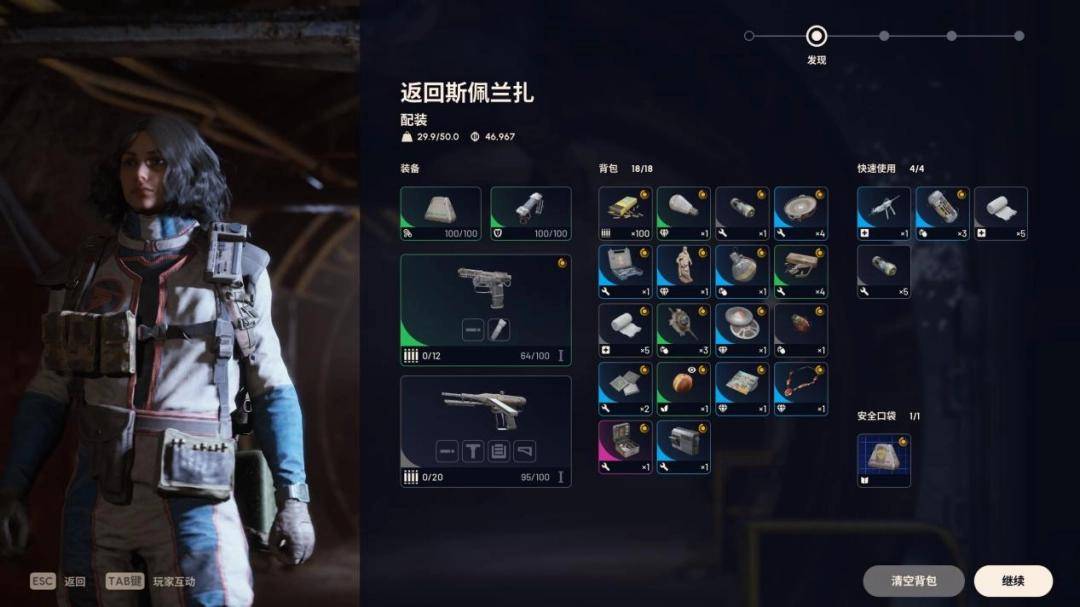Select the gray metal device backpack item
Viewport: 1080px width, 607px height.
coord(684,446)
